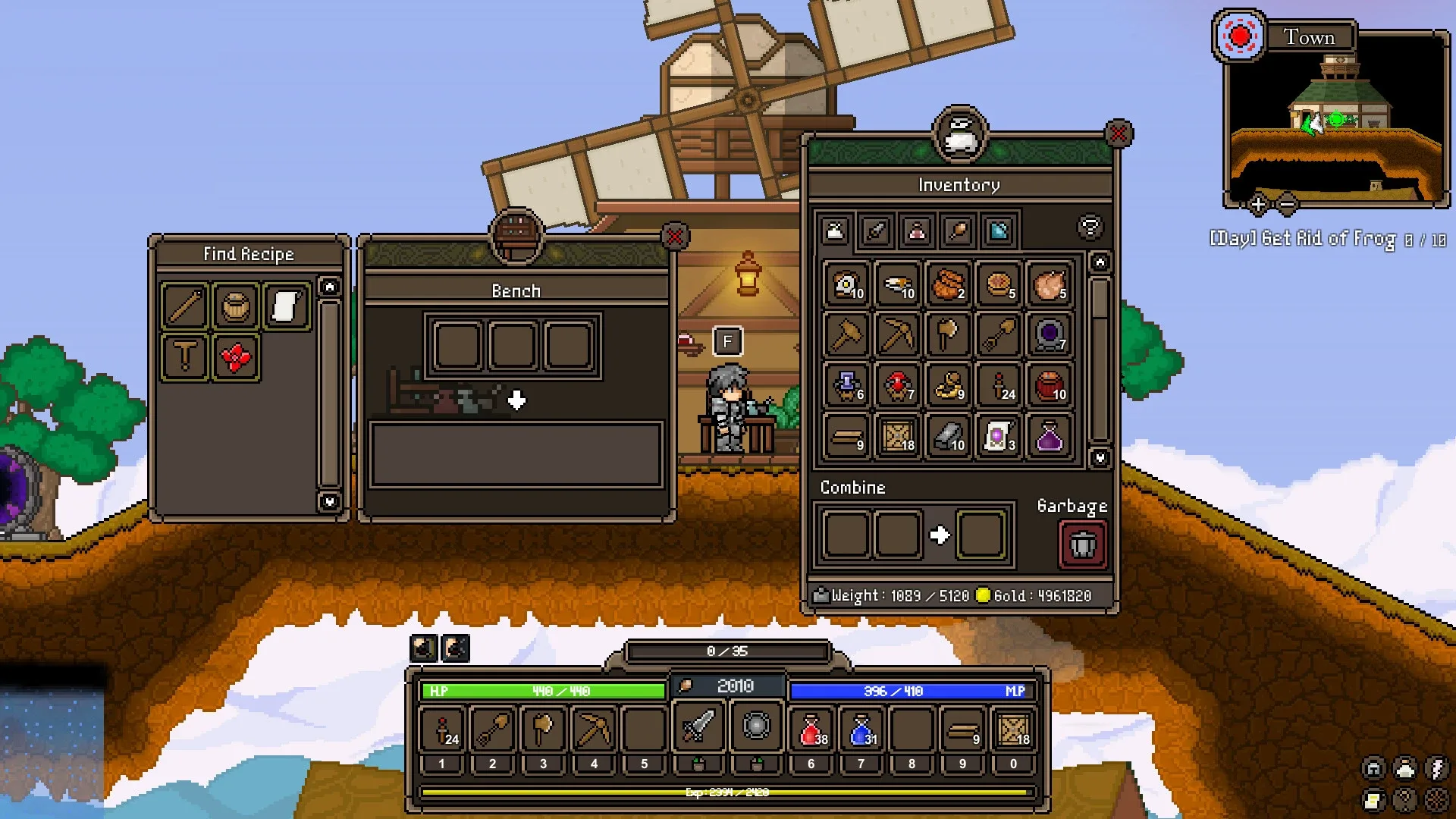Pick the purple potion flask in inventory
The height and width of the screenshot is (819, 1456).
1049,437
